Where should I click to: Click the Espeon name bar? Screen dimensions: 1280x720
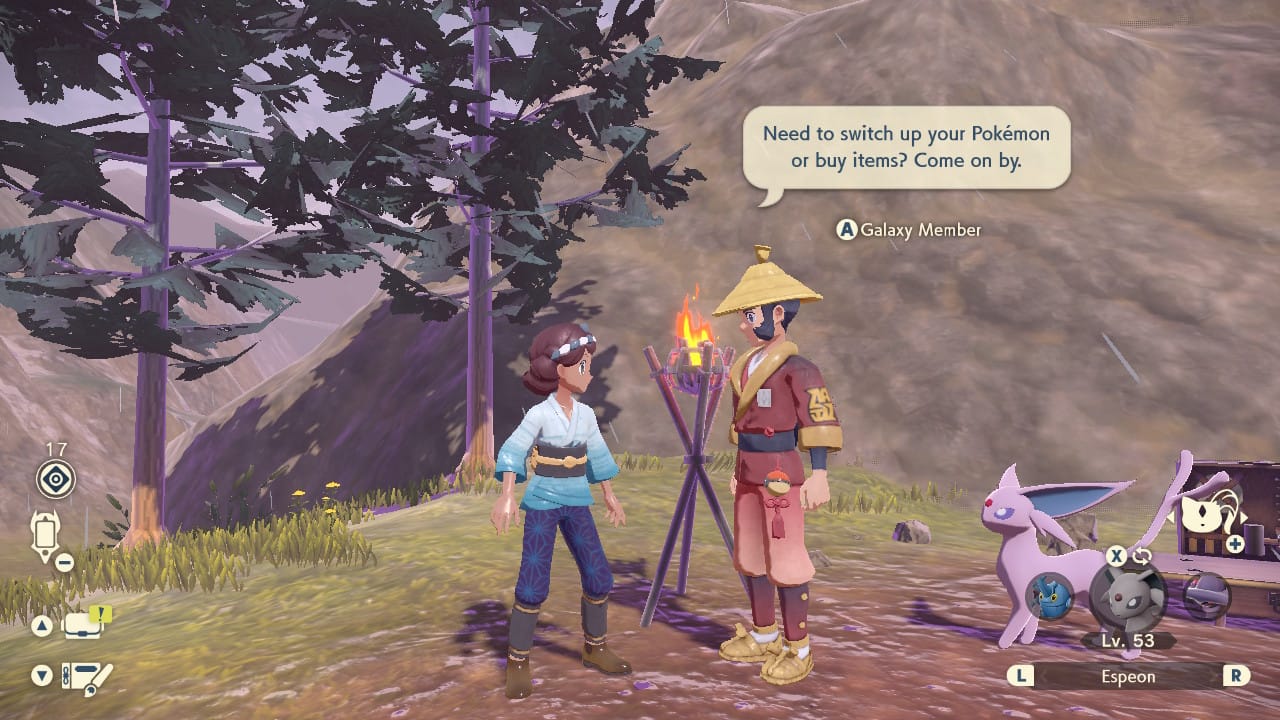(x=1129, y=676)
